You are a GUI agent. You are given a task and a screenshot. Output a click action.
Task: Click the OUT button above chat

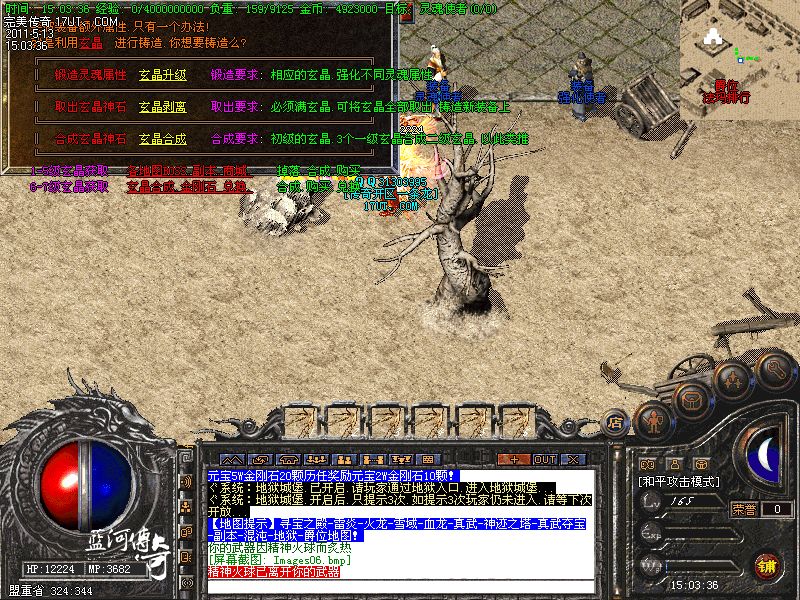(544, 459)
